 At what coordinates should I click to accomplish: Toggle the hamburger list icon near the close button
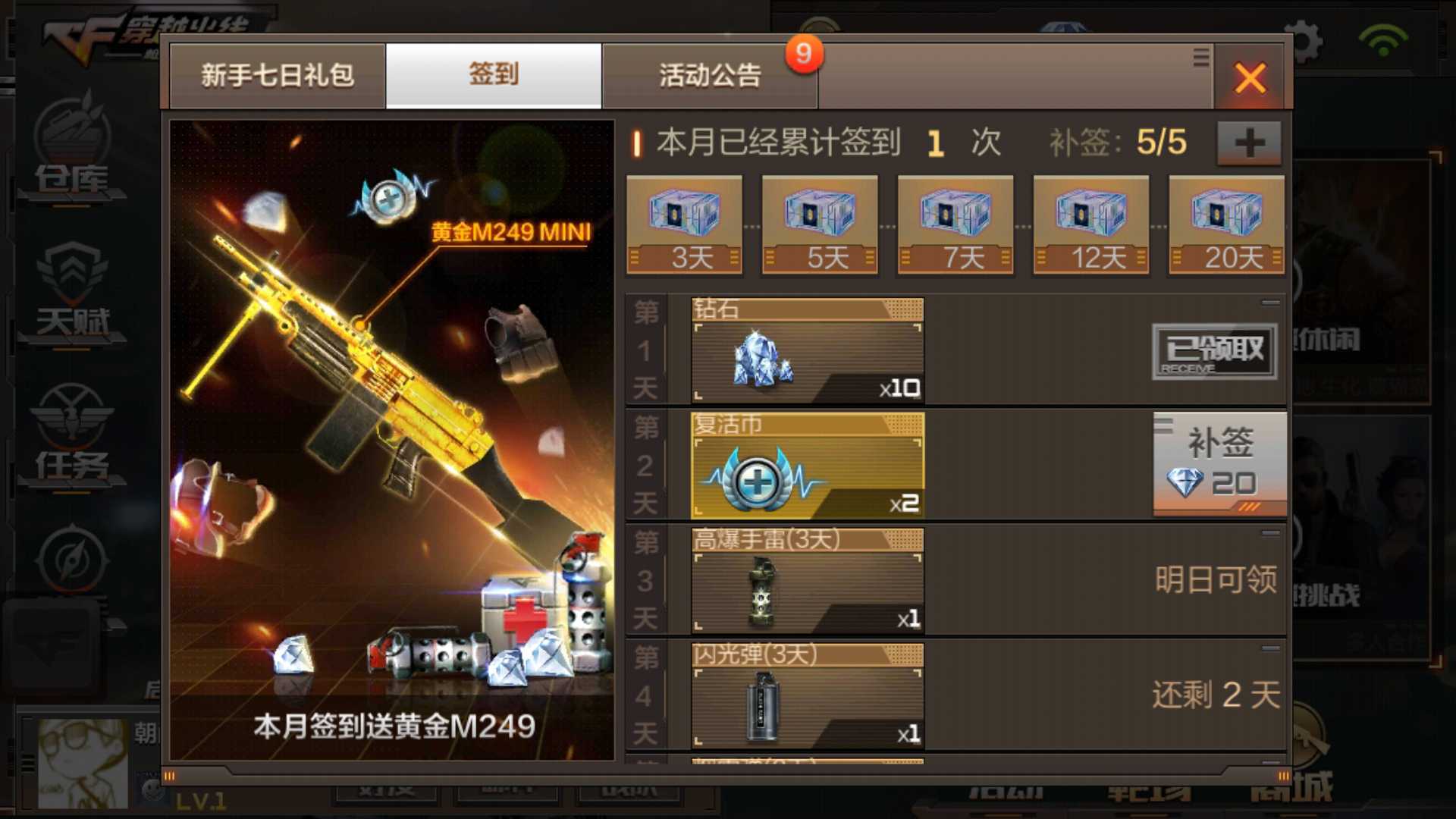point(1201,57)
